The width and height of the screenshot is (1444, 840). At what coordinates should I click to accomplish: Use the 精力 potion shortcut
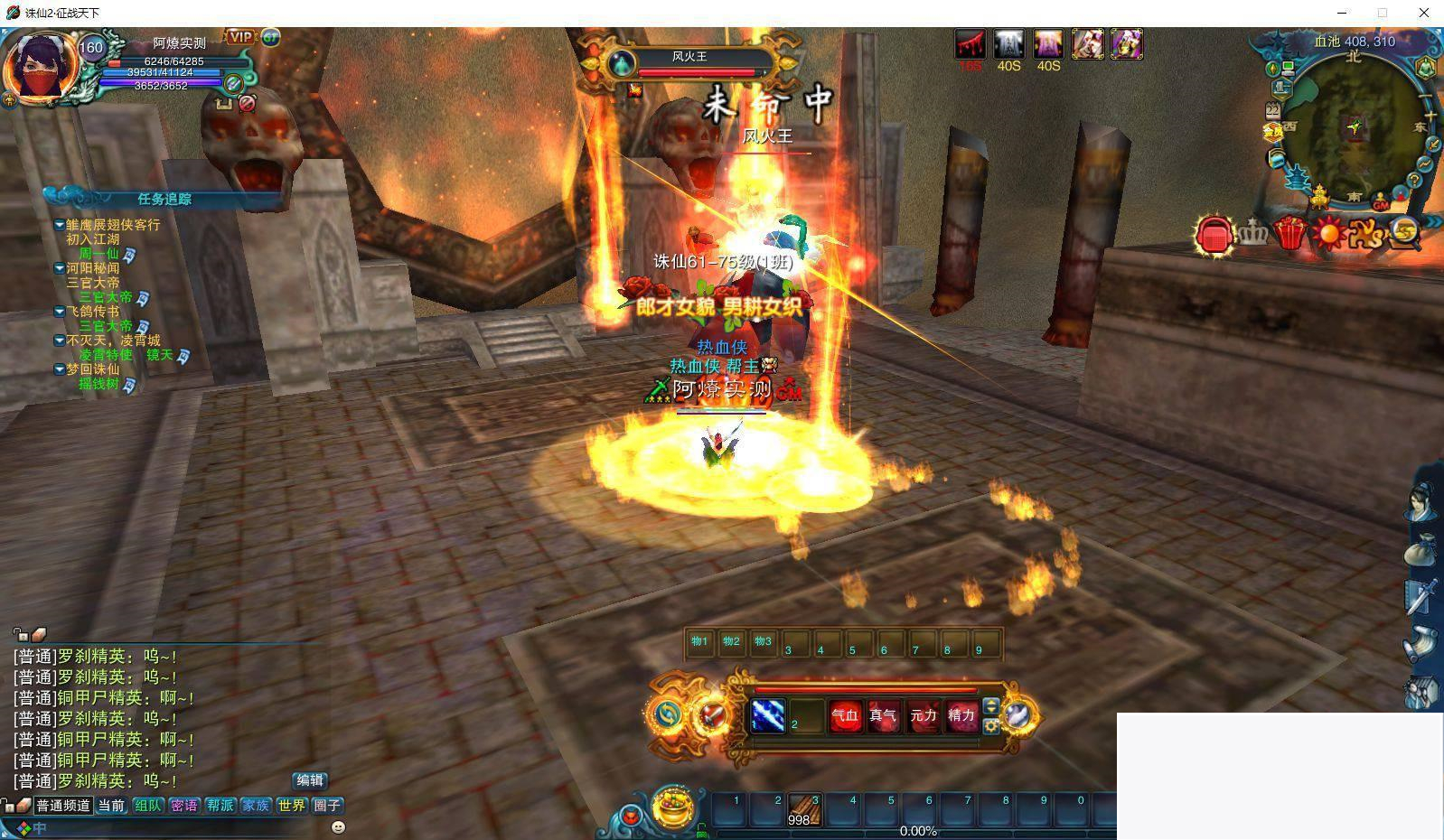pos(961,716)
